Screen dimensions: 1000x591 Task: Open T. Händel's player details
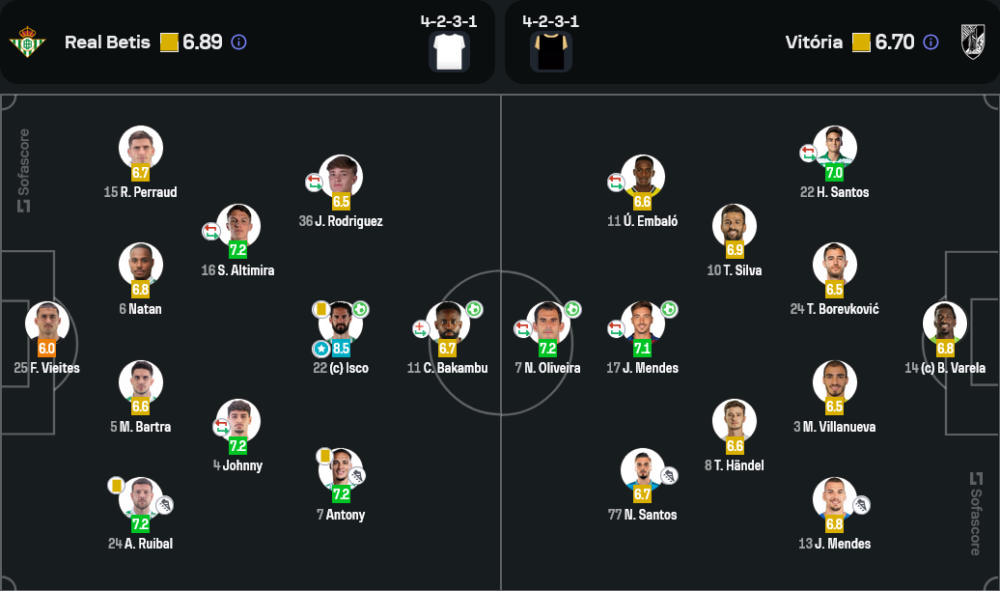click(x=734, y=421)
